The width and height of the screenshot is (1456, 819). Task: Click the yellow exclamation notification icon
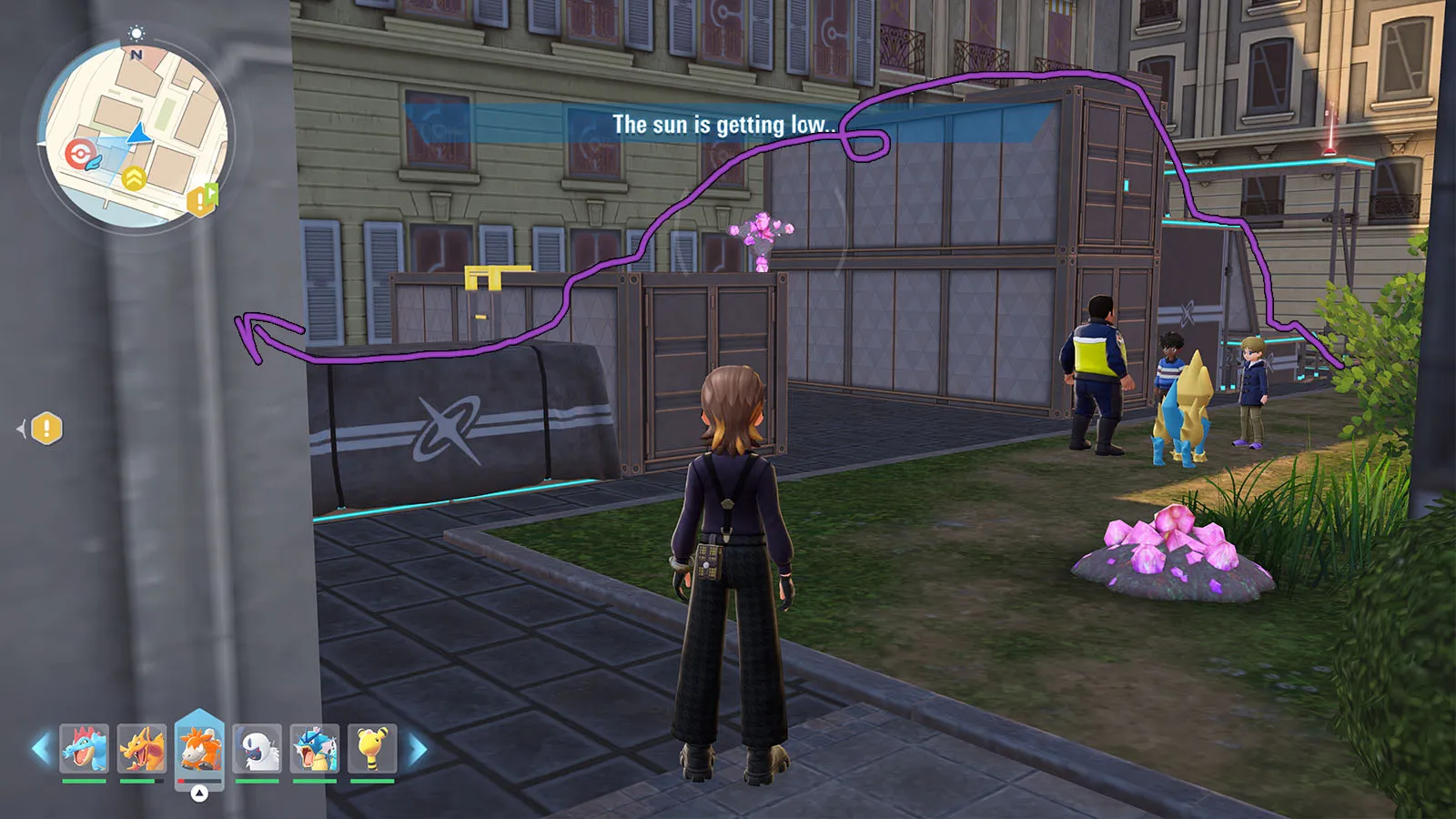coord(46,428)
